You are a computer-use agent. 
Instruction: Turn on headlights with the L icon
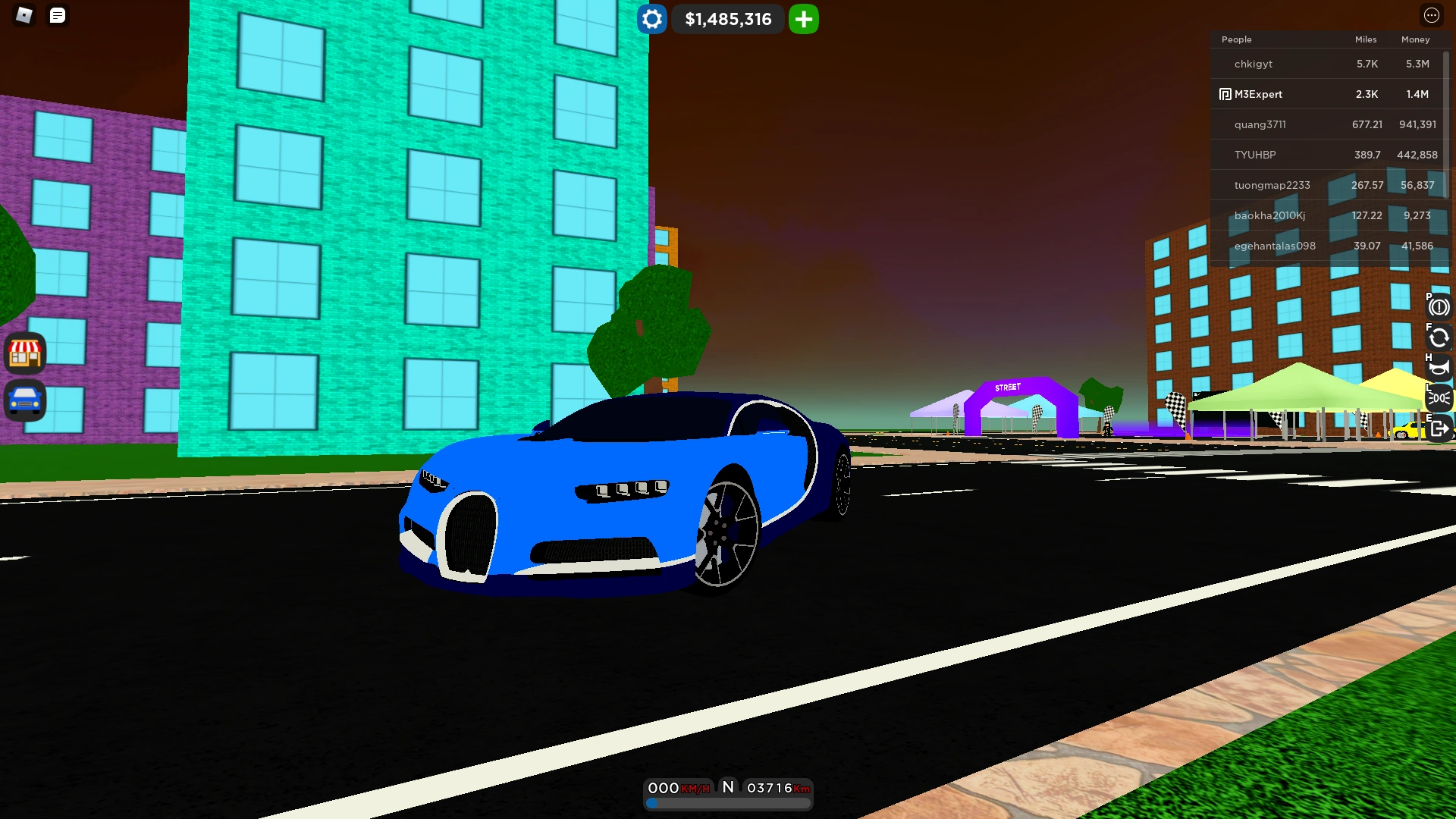[x=1439, y=396]
